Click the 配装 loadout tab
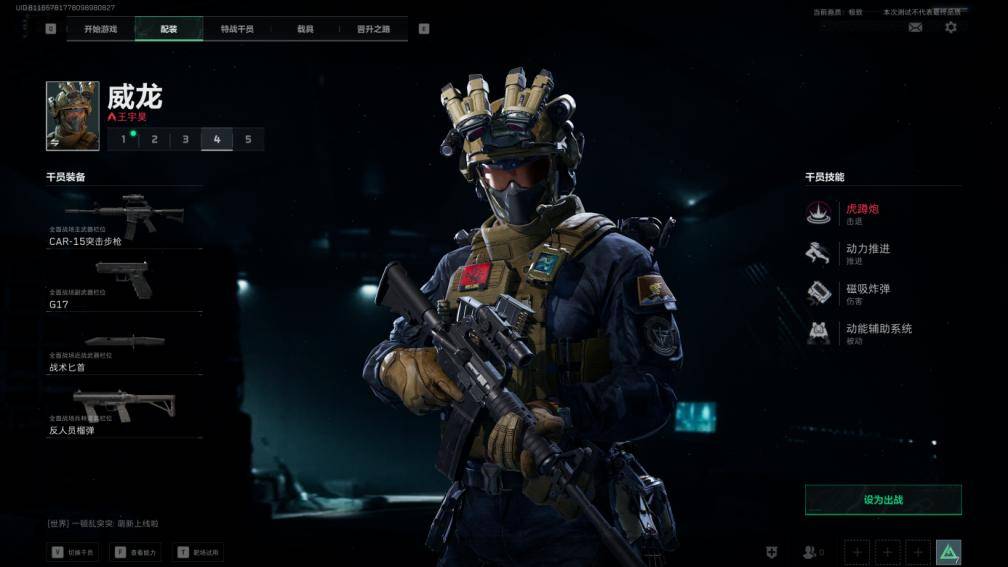The image size is (1008, 567). point(169,29)
